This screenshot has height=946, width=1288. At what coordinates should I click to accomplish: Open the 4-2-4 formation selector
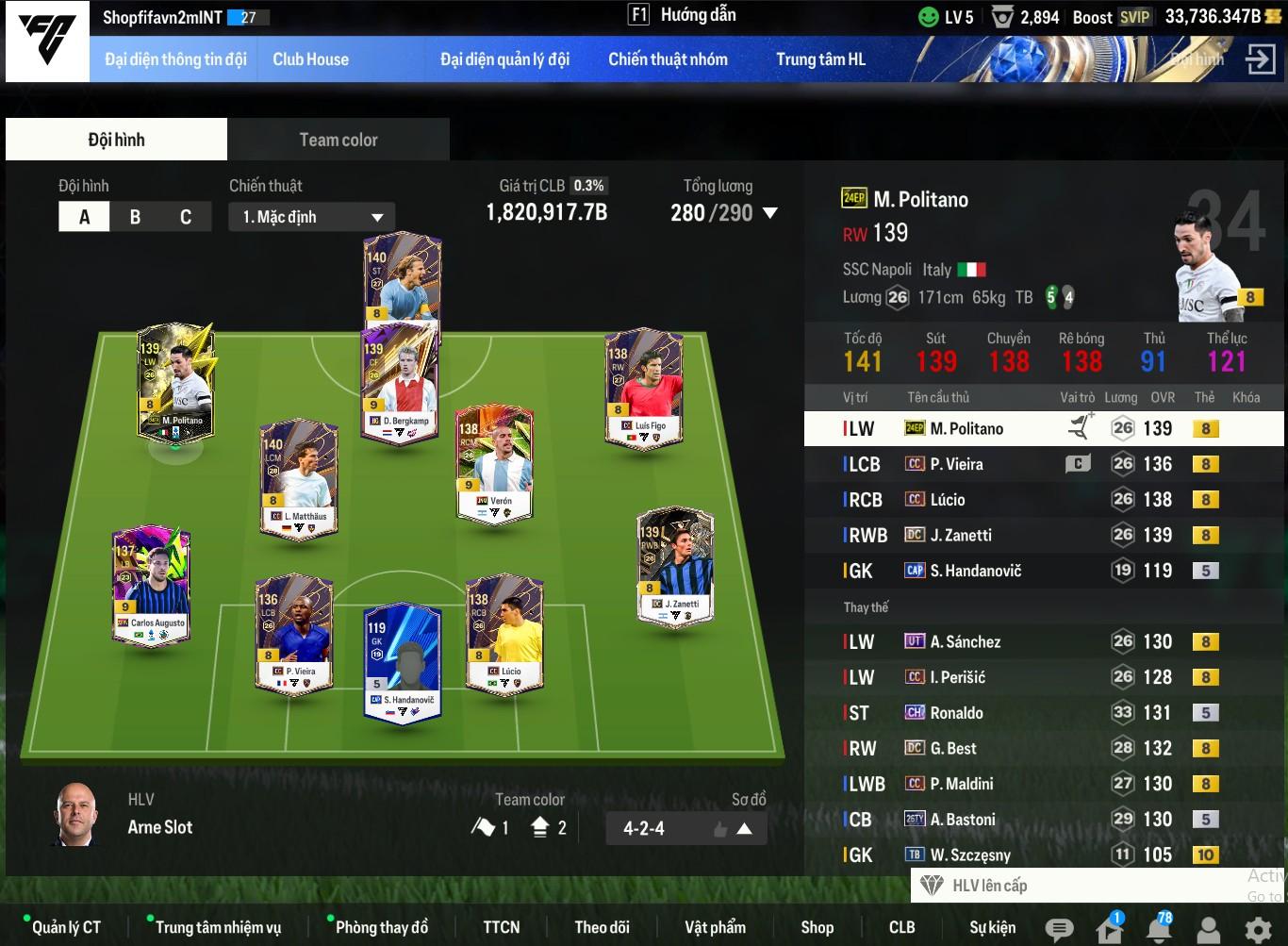click(685, 829)
